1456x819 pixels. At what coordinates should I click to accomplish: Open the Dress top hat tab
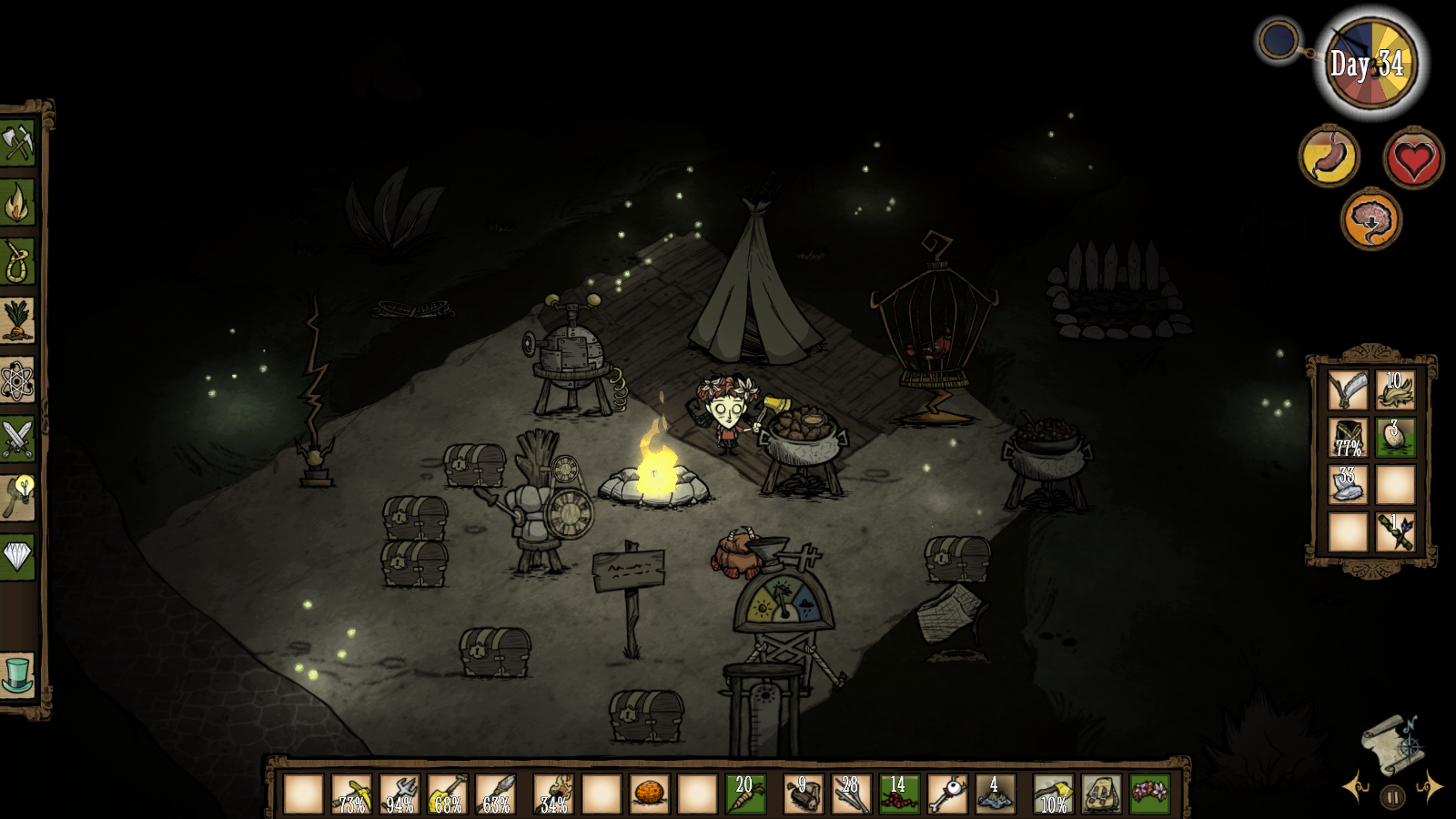click(17, 675)
